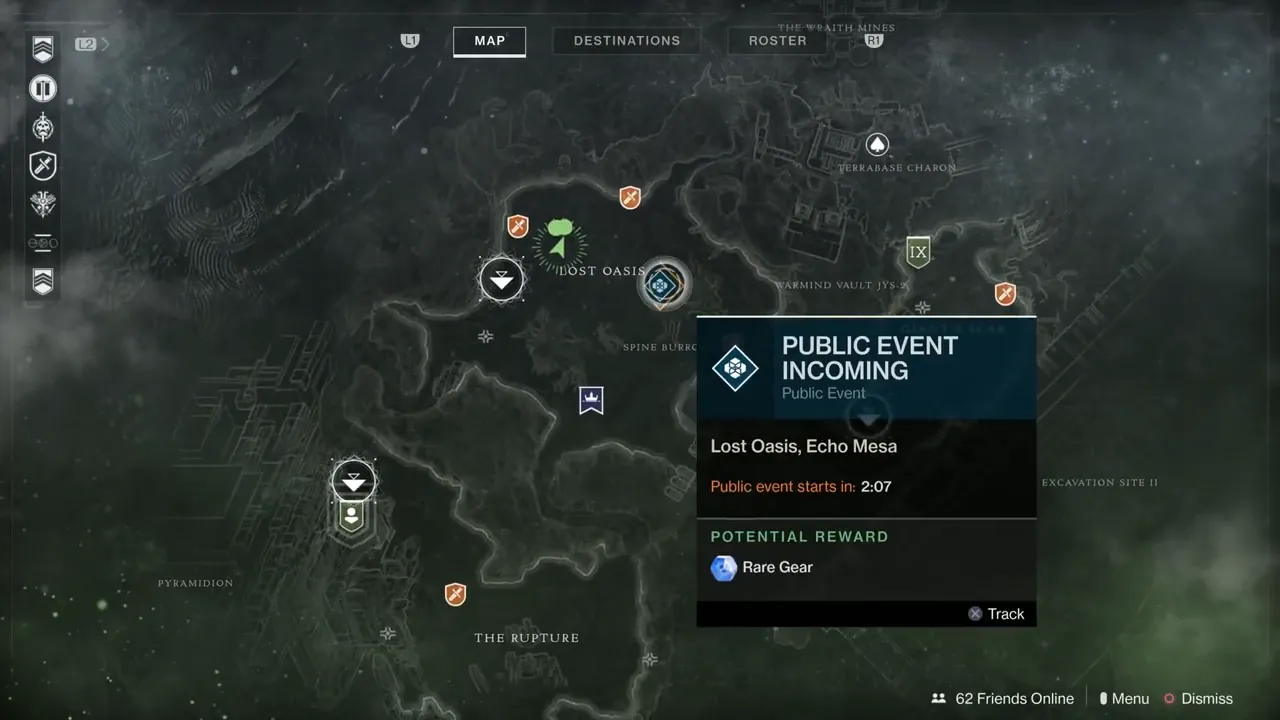Open the Vanguard sword-shield sidebar icon
The width and height of the screenshot is (1280, 720).
click(x=42, y=166)
